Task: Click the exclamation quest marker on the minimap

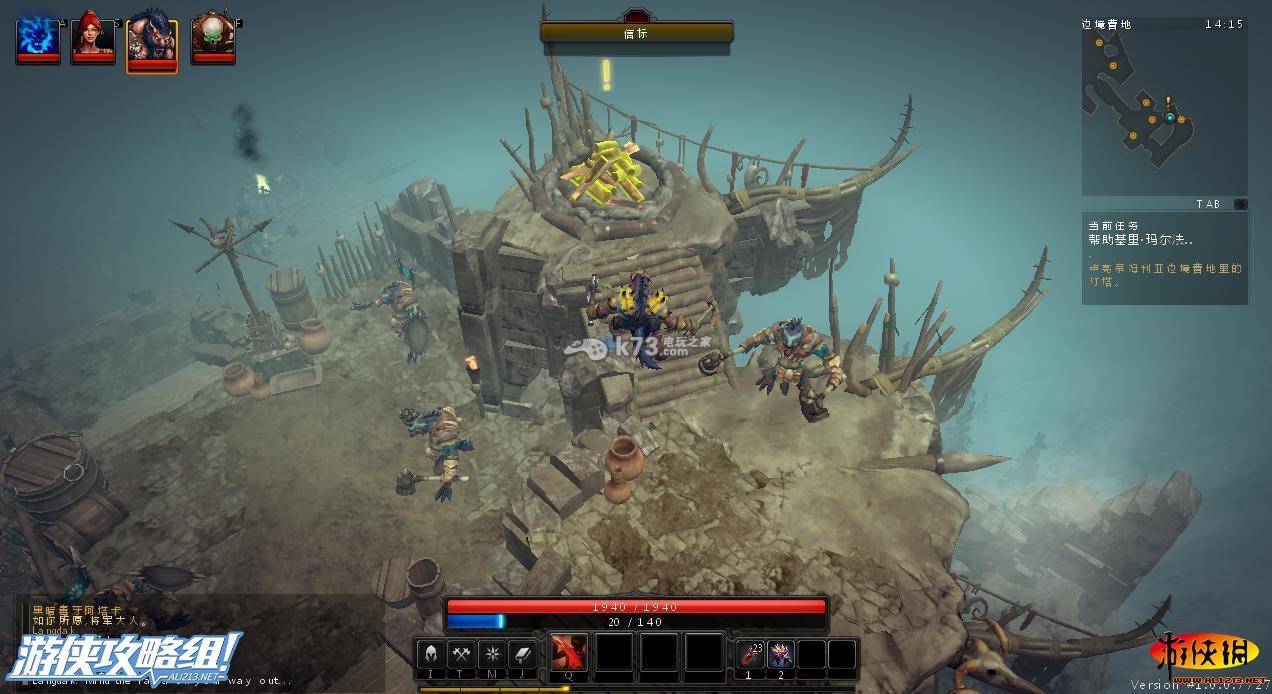Action: (1168, 102)
